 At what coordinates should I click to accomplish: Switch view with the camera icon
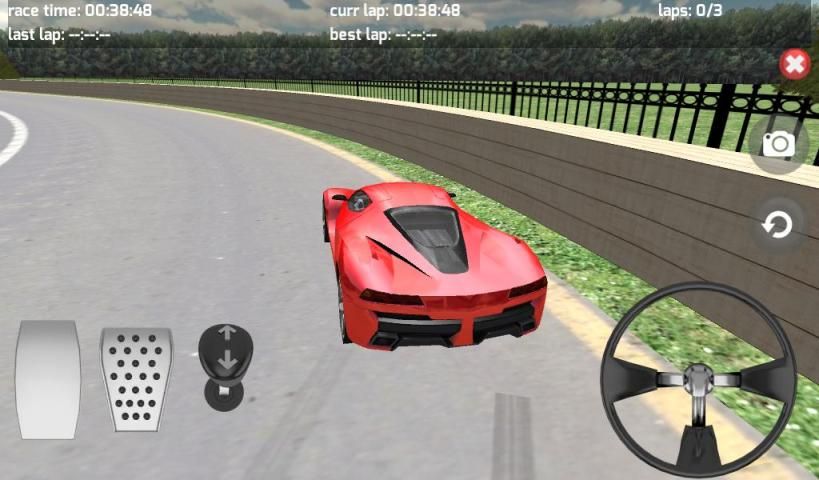(778, 144)
